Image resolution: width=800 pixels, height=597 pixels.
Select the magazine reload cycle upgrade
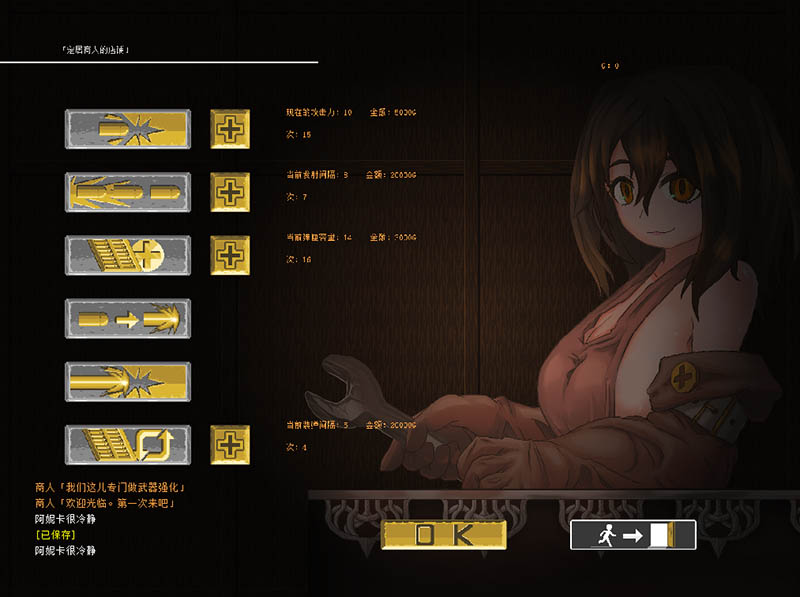click(x=127, y=444)
